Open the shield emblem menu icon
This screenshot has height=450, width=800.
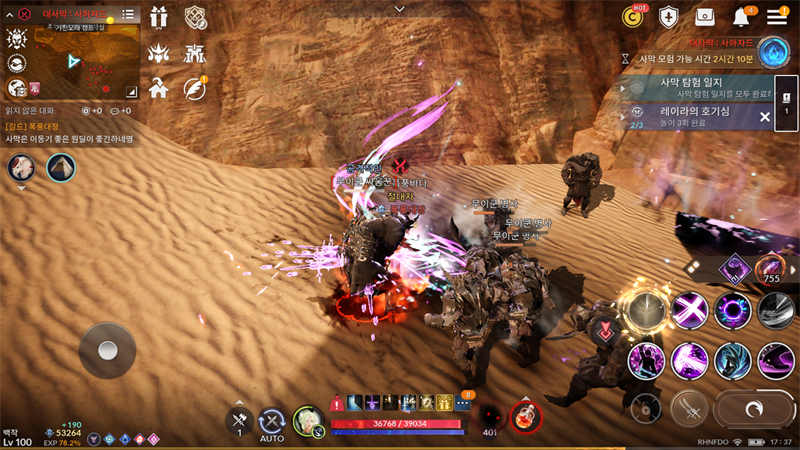point(669,17)
